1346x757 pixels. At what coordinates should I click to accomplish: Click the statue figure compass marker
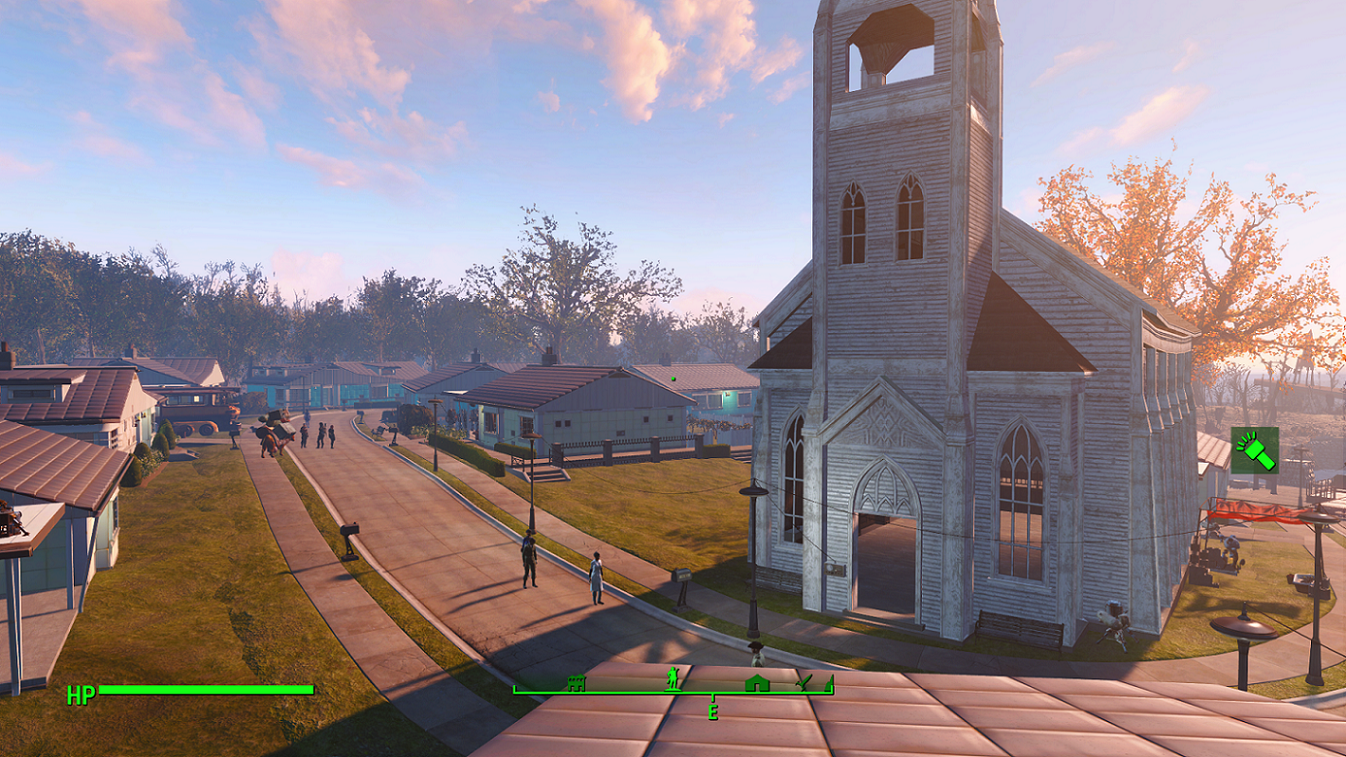673,679
